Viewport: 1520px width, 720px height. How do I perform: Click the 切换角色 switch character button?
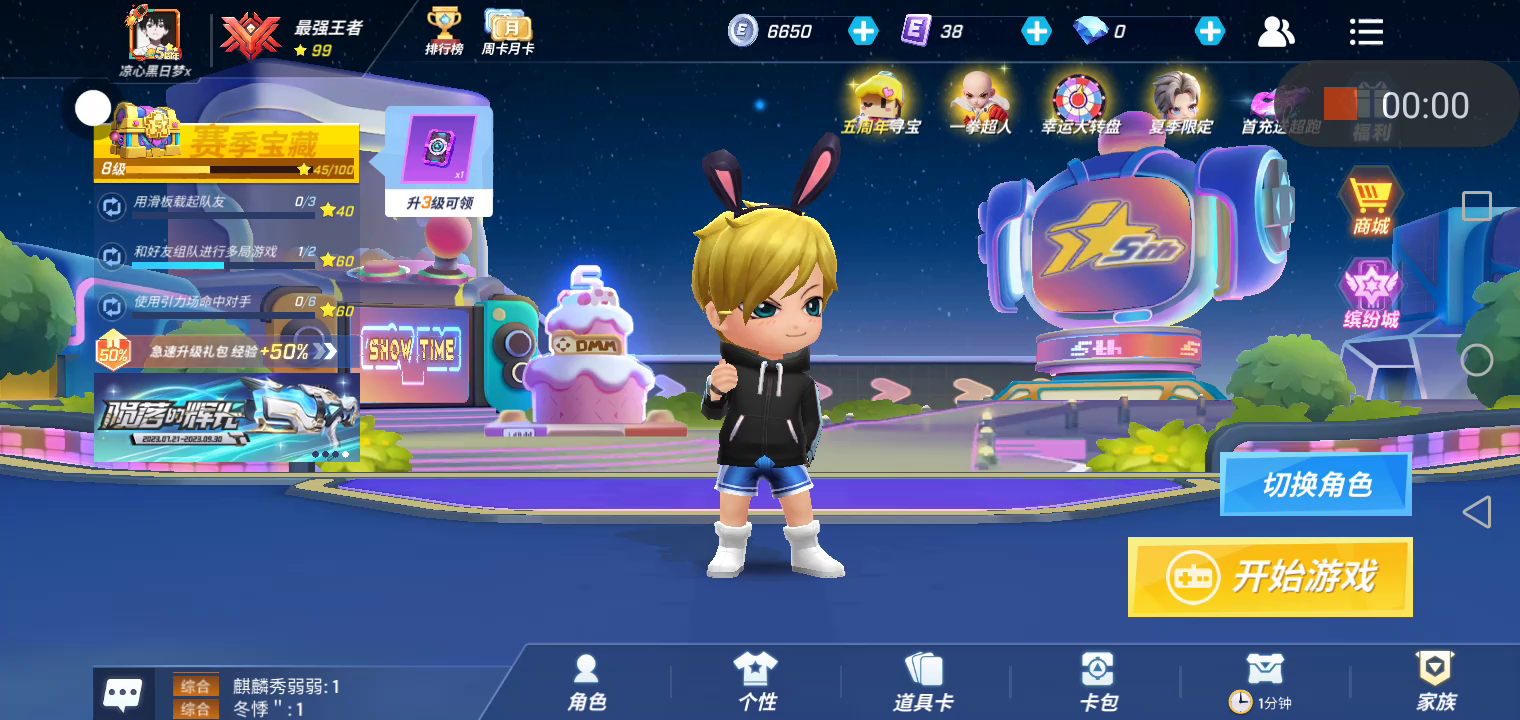(1315, 485)
